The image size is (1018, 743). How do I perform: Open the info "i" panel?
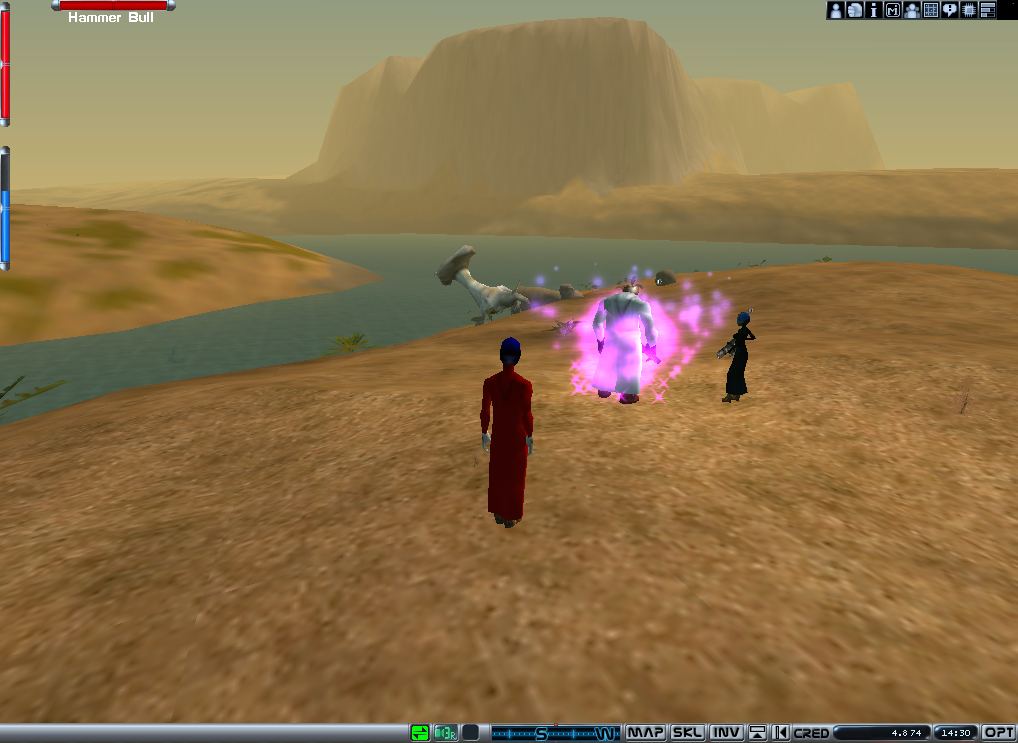pyautogui.click(x=873, y=10)
